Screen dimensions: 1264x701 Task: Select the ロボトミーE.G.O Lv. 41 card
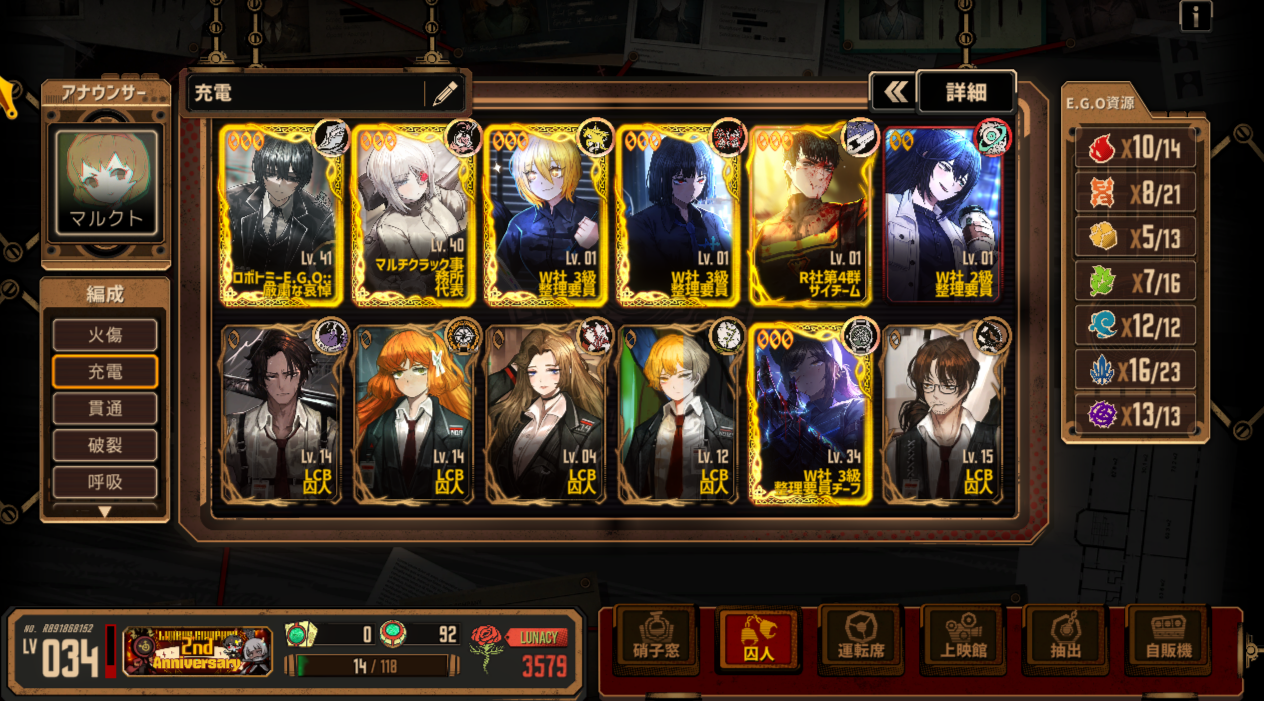[281, 215]
